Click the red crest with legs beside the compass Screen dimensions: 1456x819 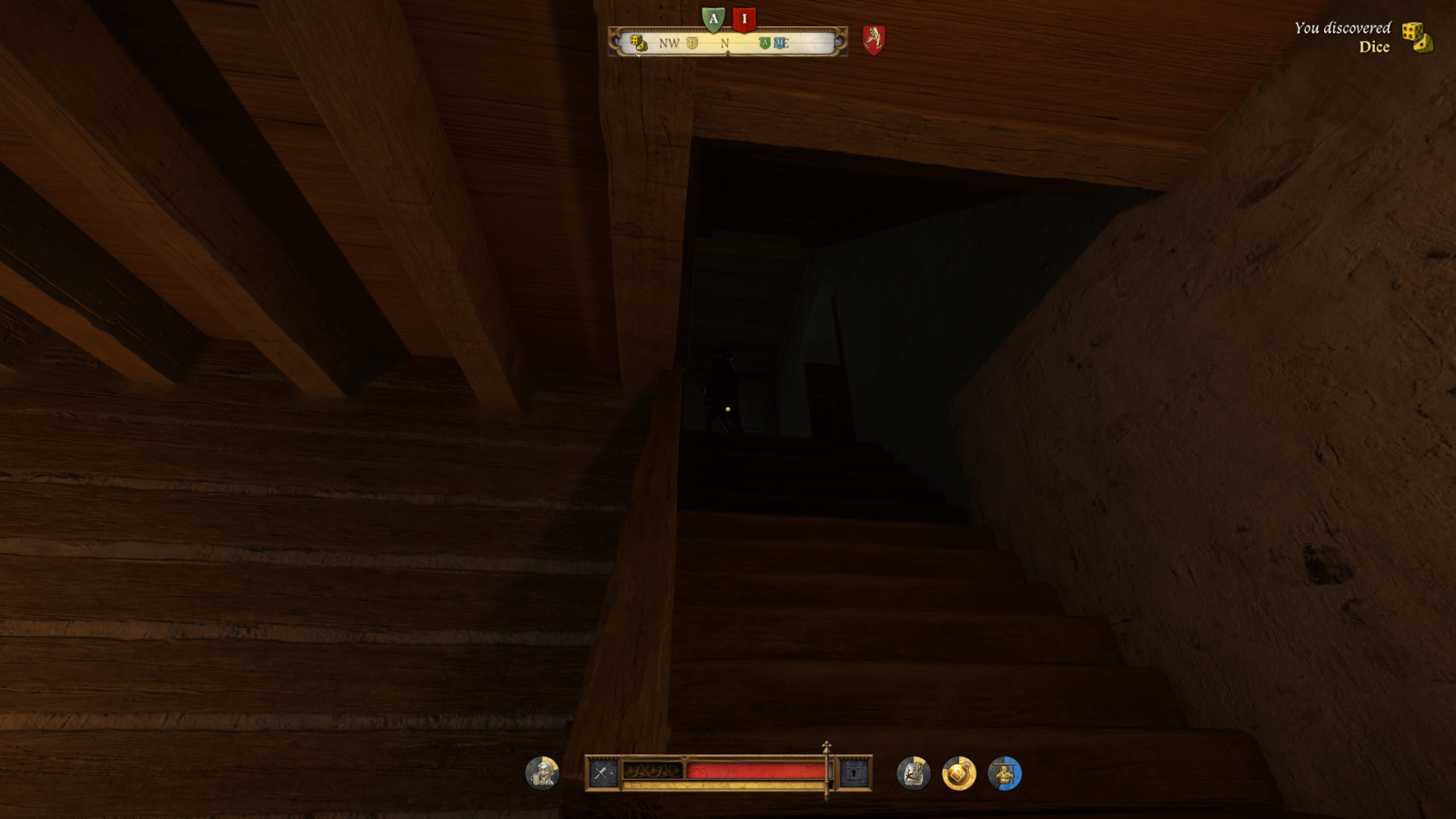point(875,40)
